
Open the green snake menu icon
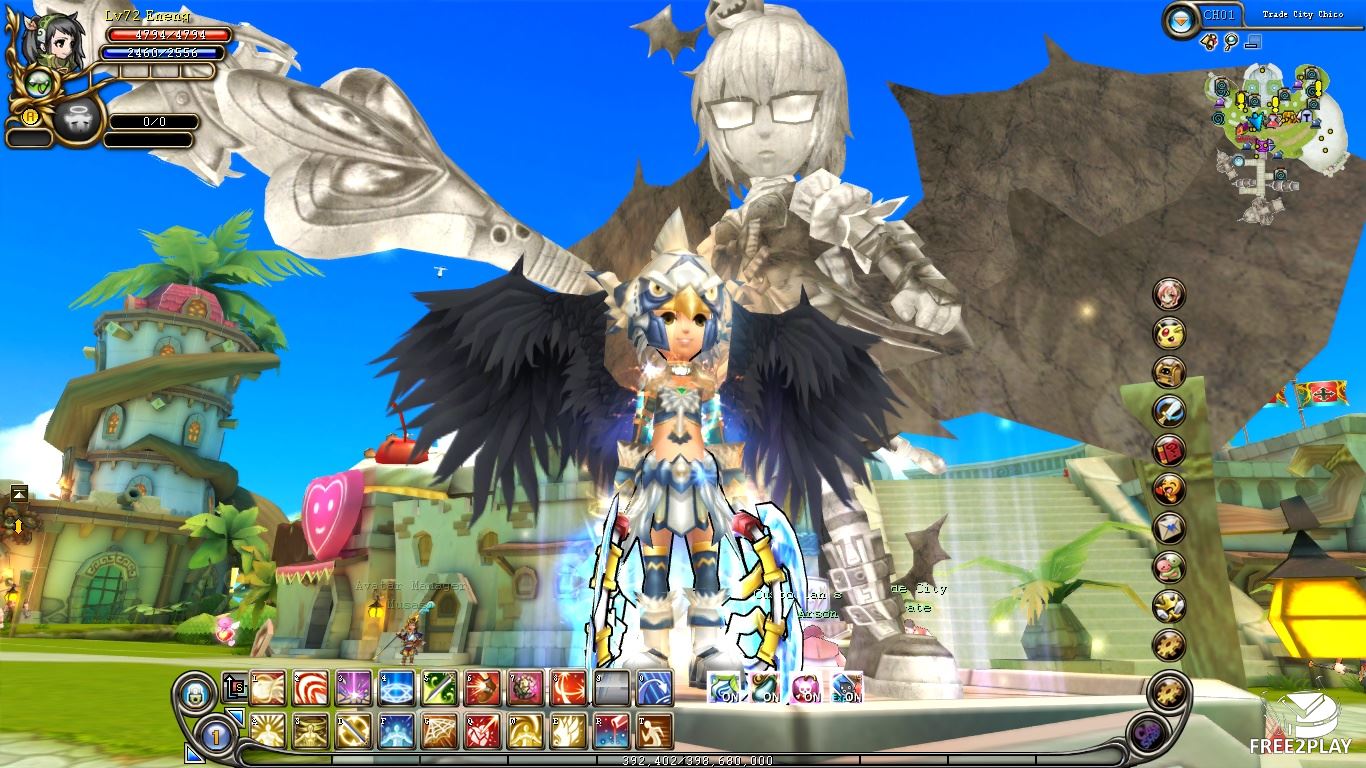1169,566
